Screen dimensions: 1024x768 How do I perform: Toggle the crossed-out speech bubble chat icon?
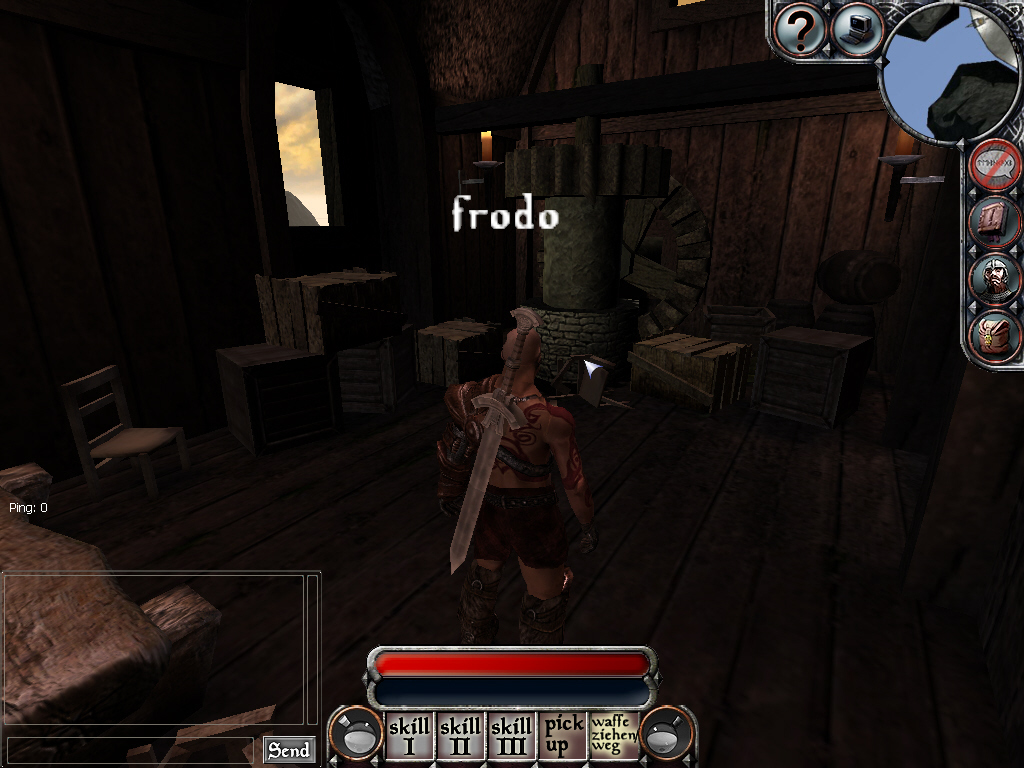pos(995,165)
